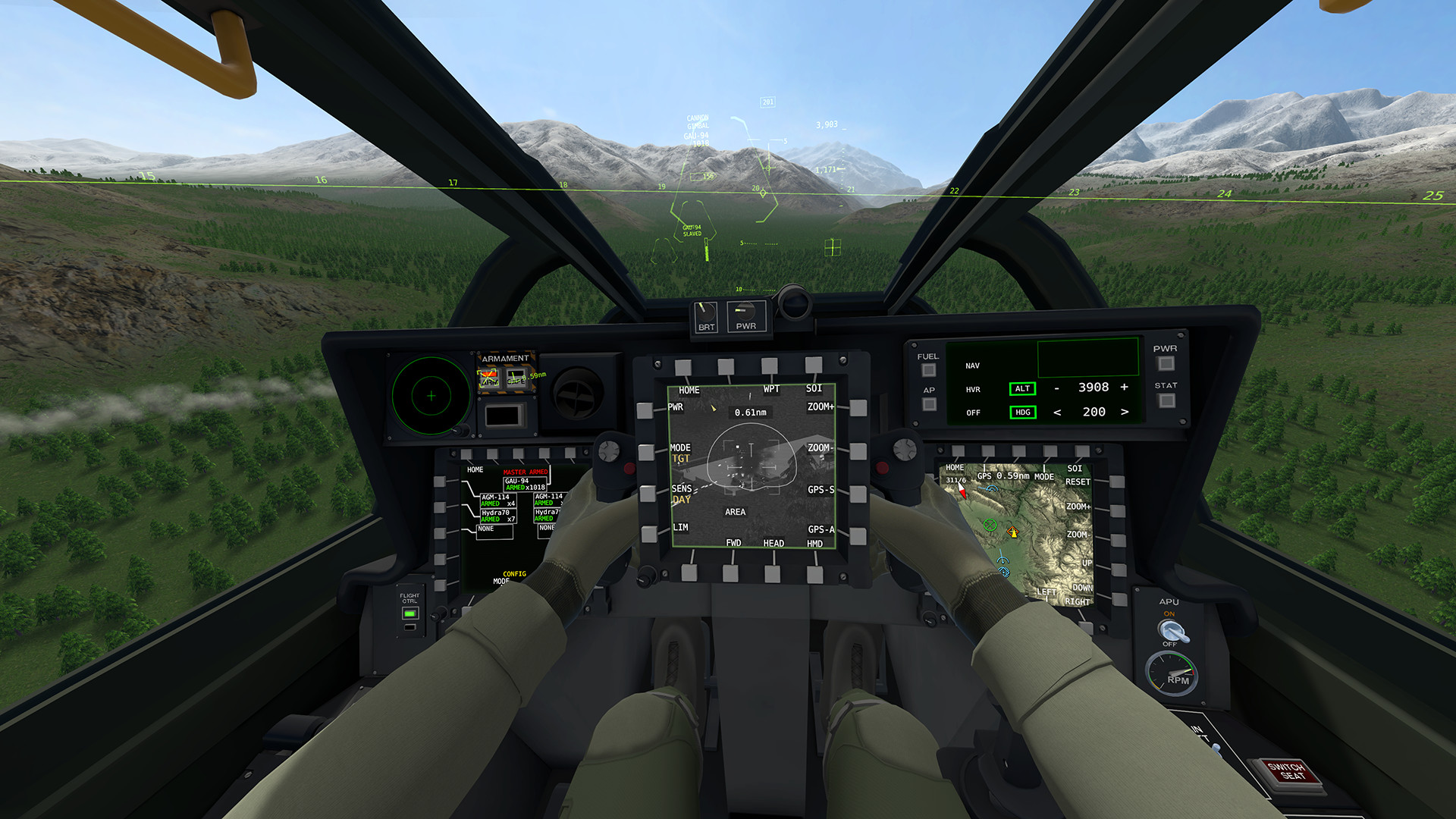Cycle the AREA mode on the center display

(x=735, y=512)
